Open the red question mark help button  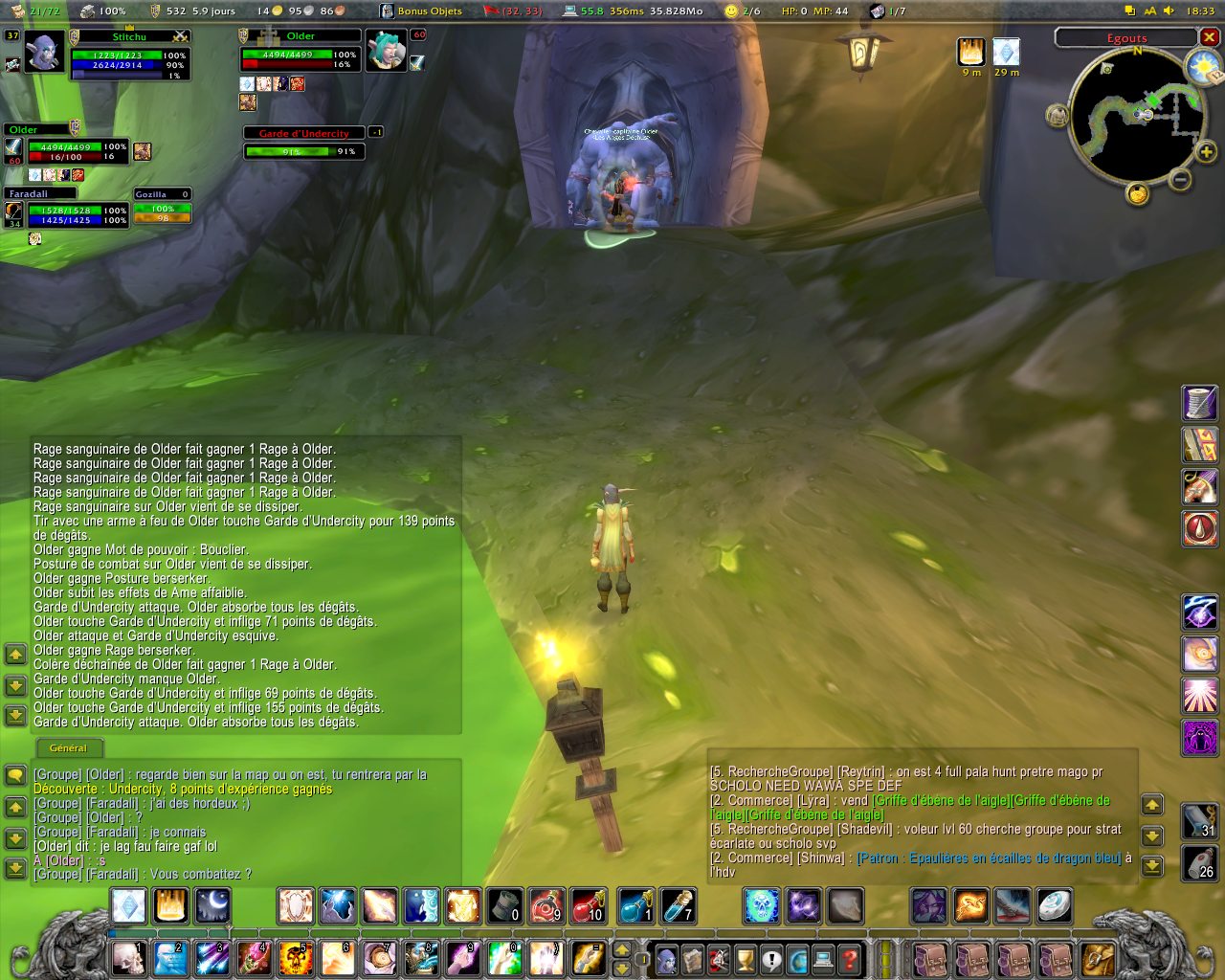[849, 958]
